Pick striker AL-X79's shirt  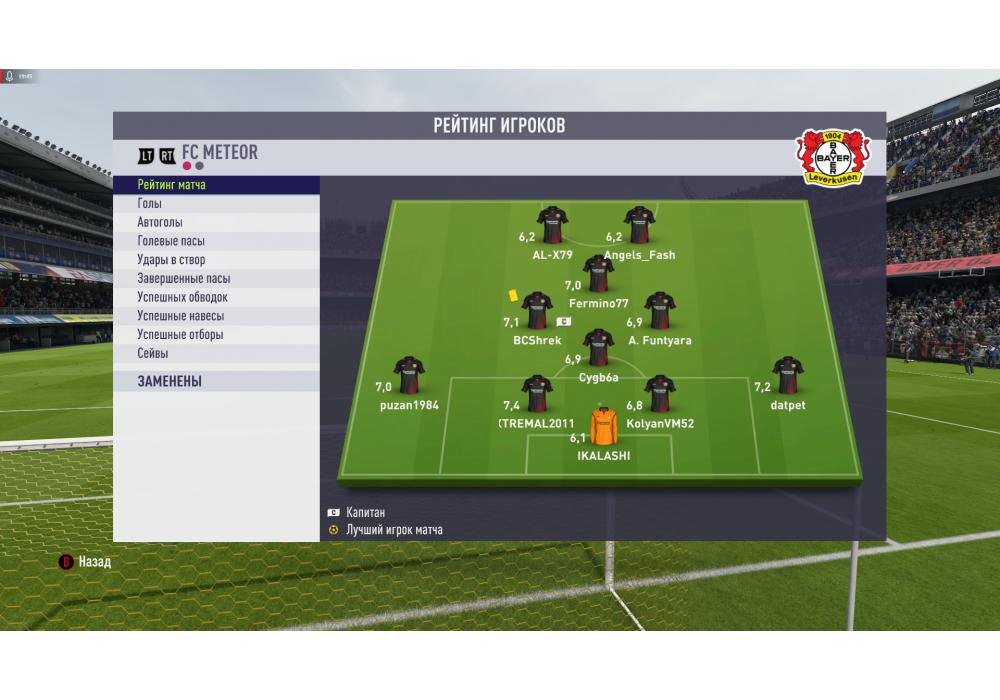552,225
